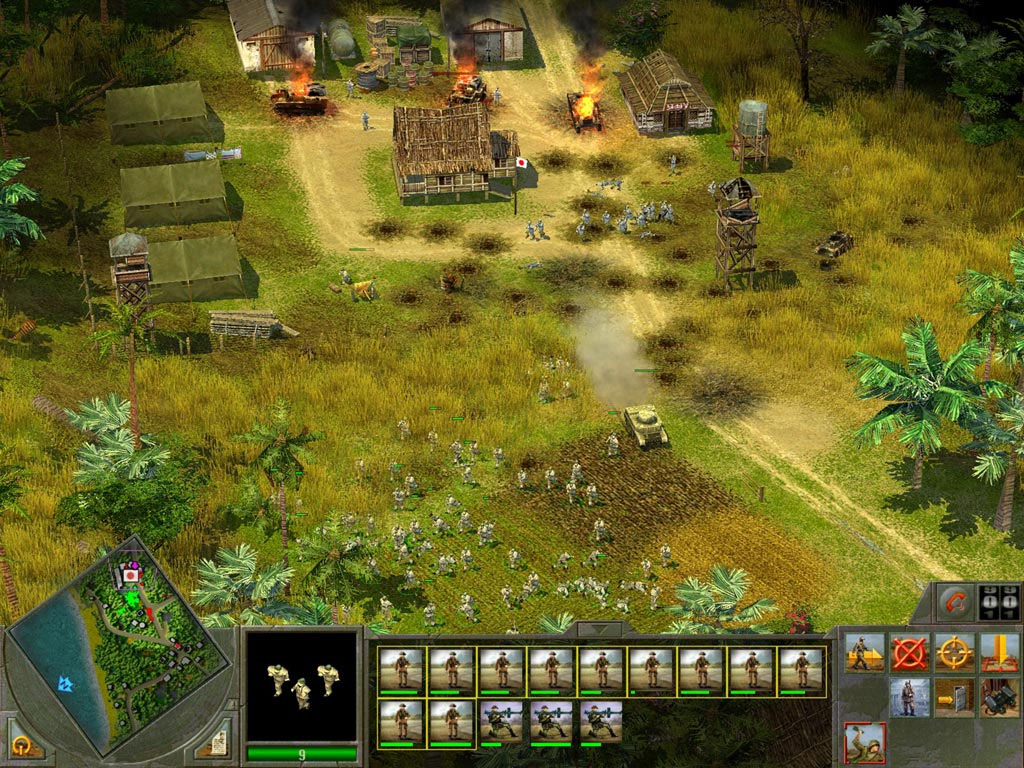Click the yellow ring icon below minimap
This screenshot has width=1024, height=768.
[x=21, y=744]
